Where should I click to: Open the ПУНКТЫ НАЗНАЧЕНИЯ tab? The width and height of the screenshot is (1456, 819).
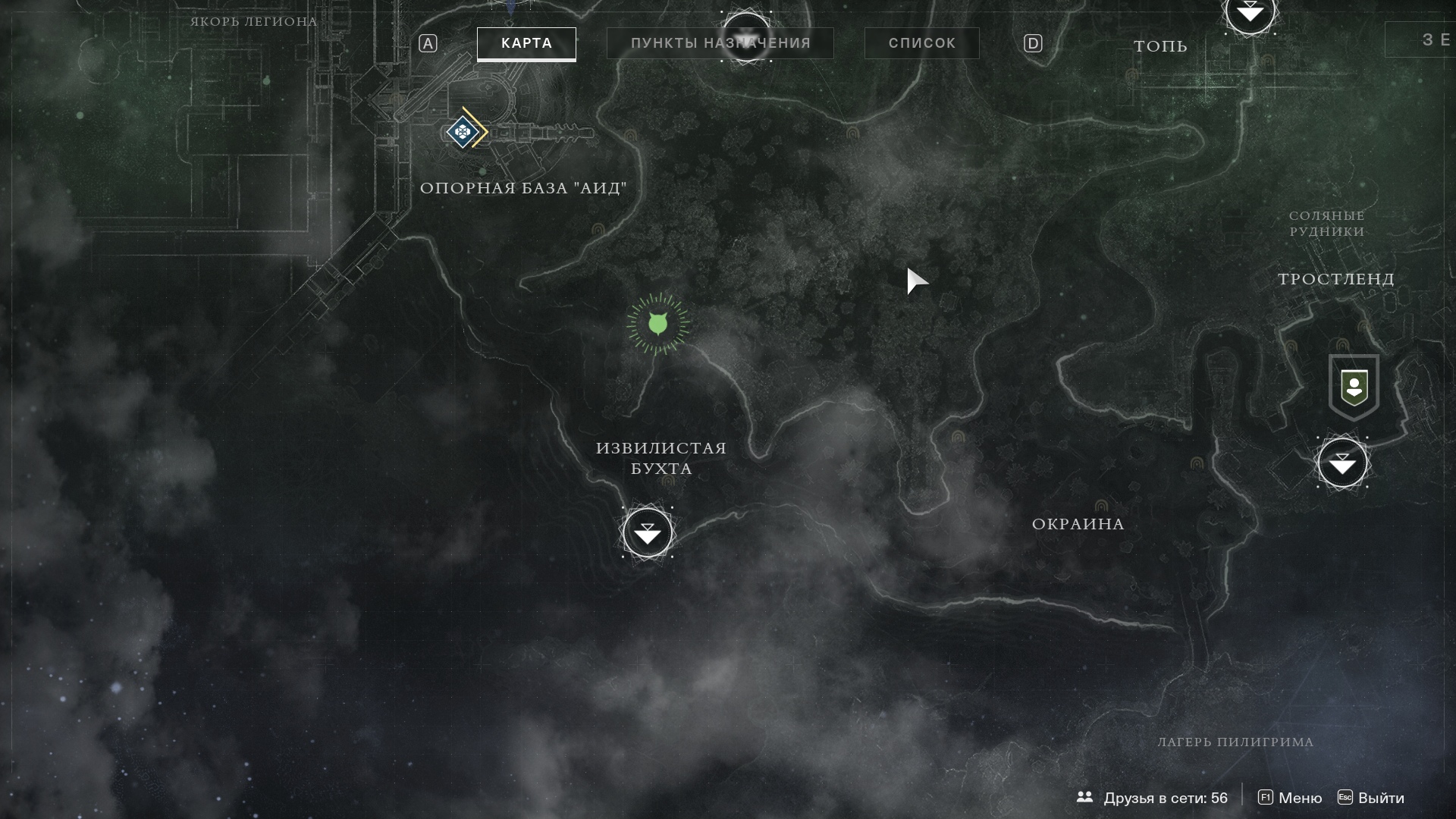[x=720, y=43]
